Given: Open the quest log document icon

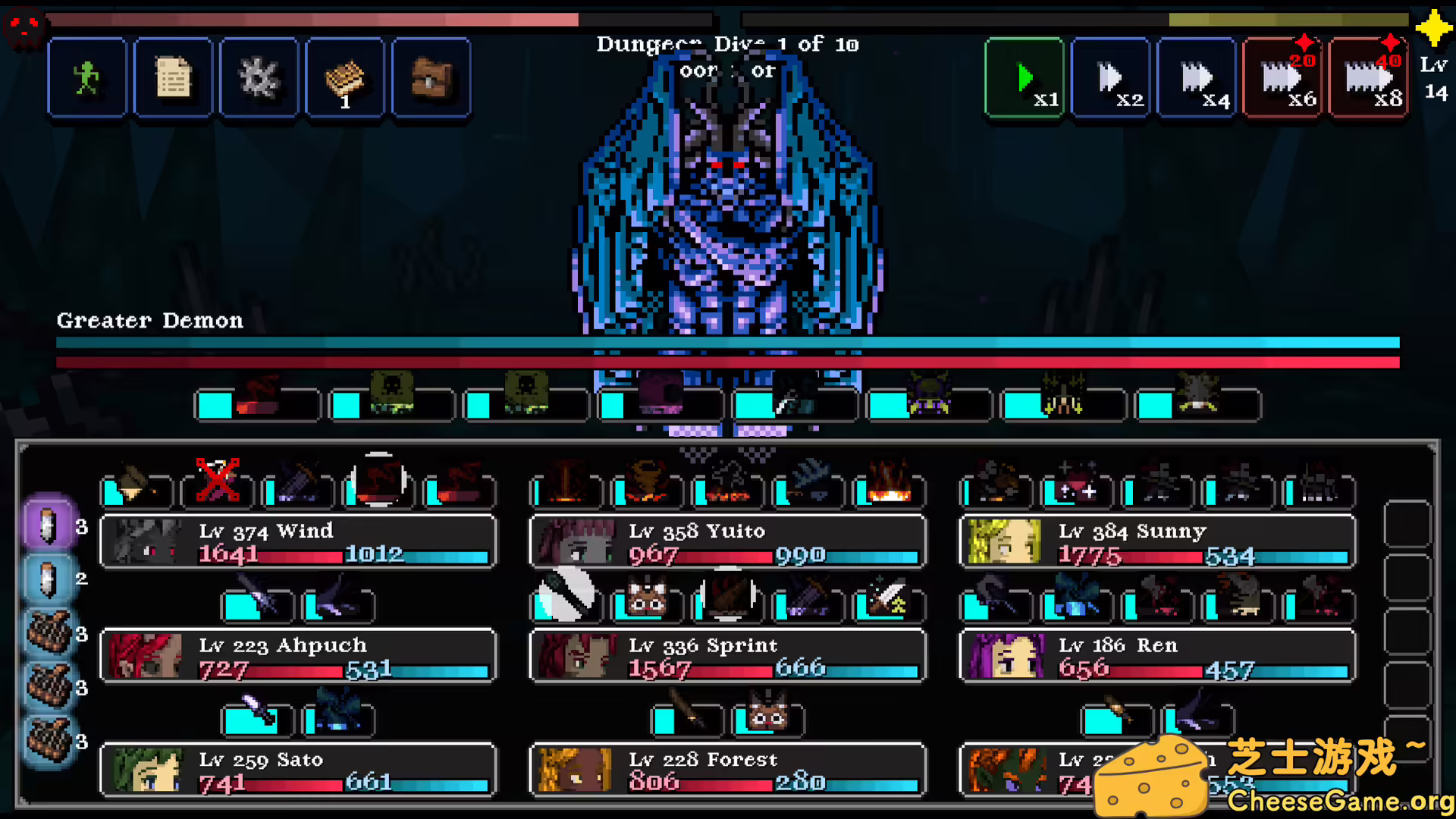Looking at the screenshot, I should pyautogui.click(x=172, y=77).
